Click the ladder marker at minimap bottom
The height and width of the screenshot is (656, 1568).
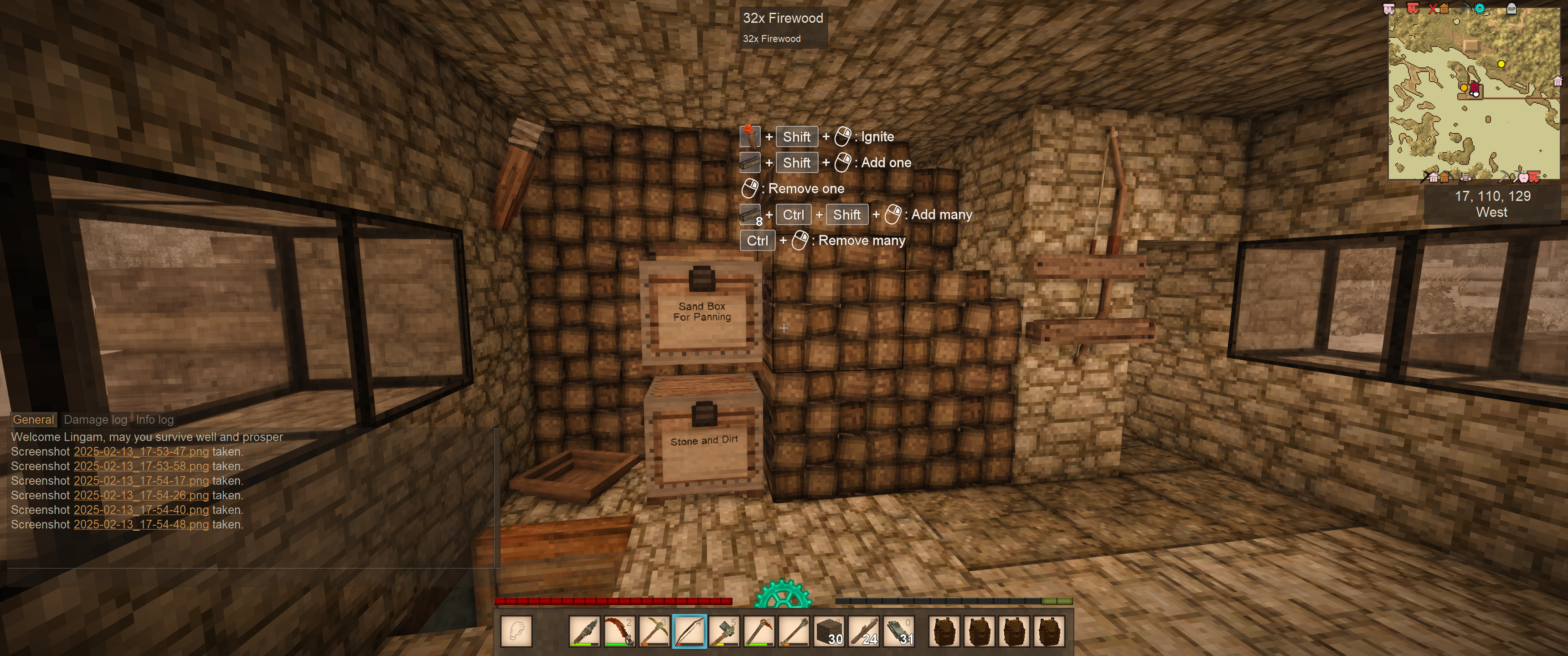(x=1466, y=177)
